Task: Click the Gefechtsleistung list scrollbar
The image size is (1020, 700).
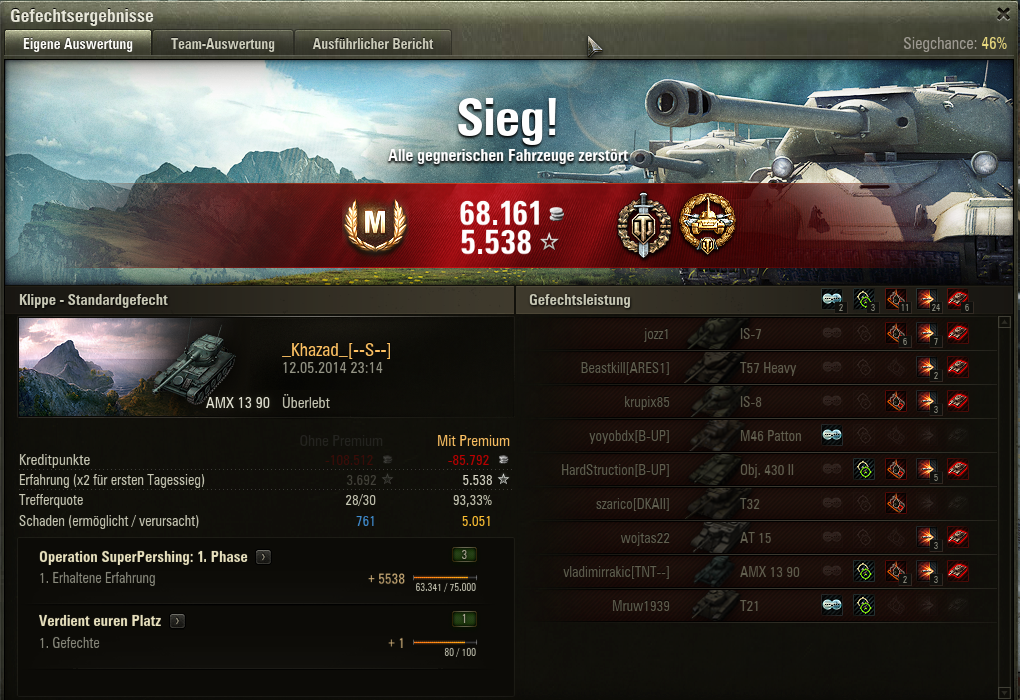Action: click(x=1004, y=500)
